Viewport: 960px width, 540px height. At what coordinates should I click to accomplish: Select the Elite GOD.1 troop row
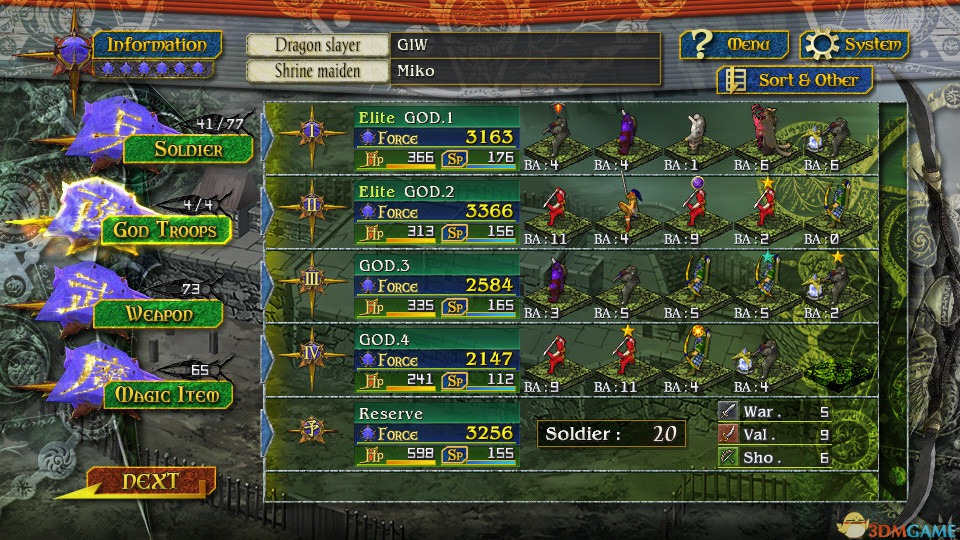[x=436, y=137]
